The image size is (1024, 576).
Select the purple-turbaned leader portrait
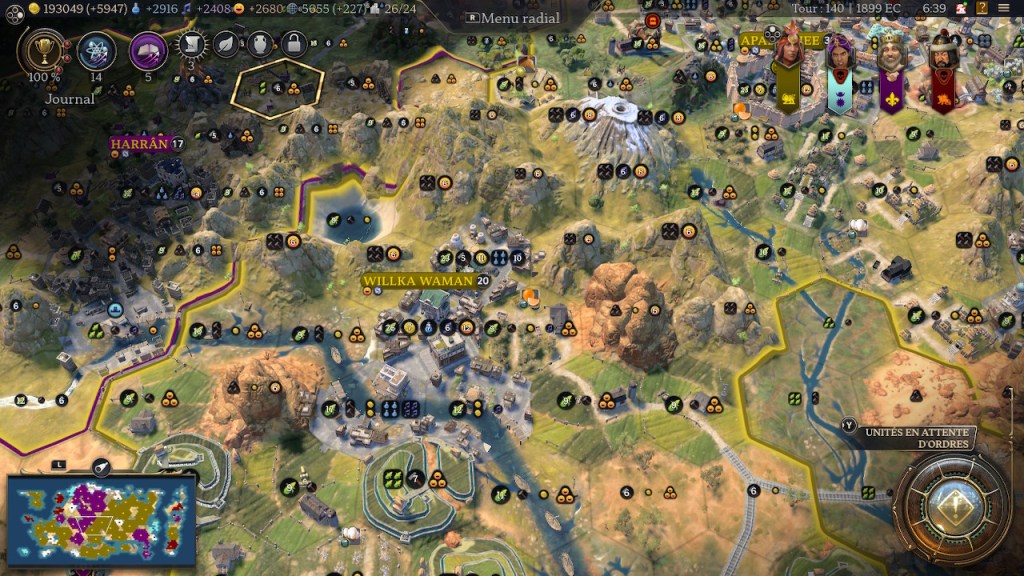[x=839, y=55]
